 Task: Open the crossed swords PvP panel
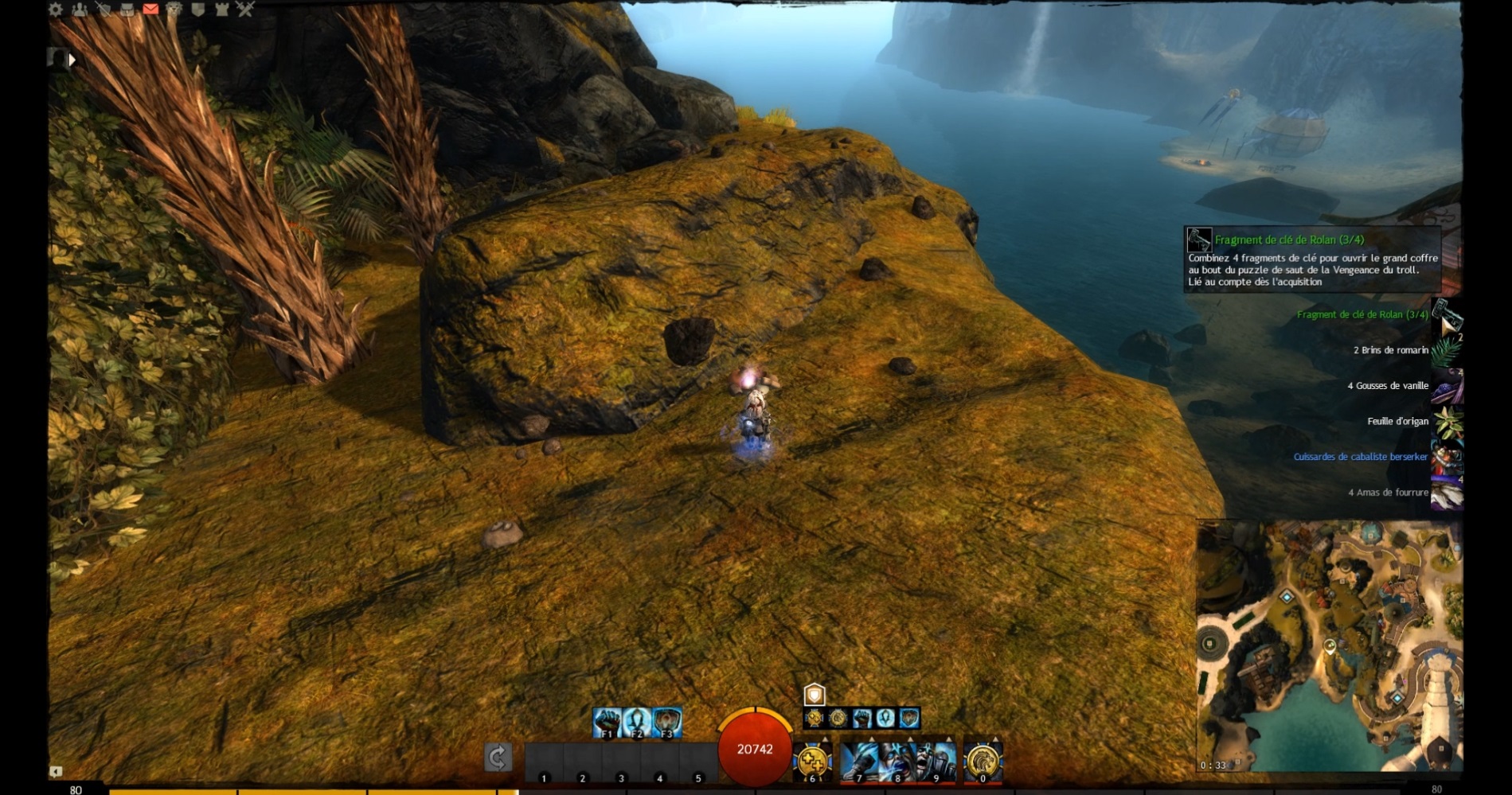(x=245, y=10)
